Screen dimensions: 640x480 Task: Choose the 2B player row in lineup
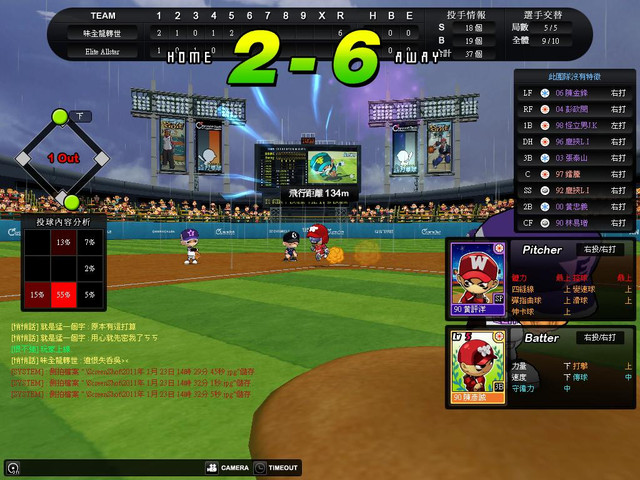click(573, 206)
